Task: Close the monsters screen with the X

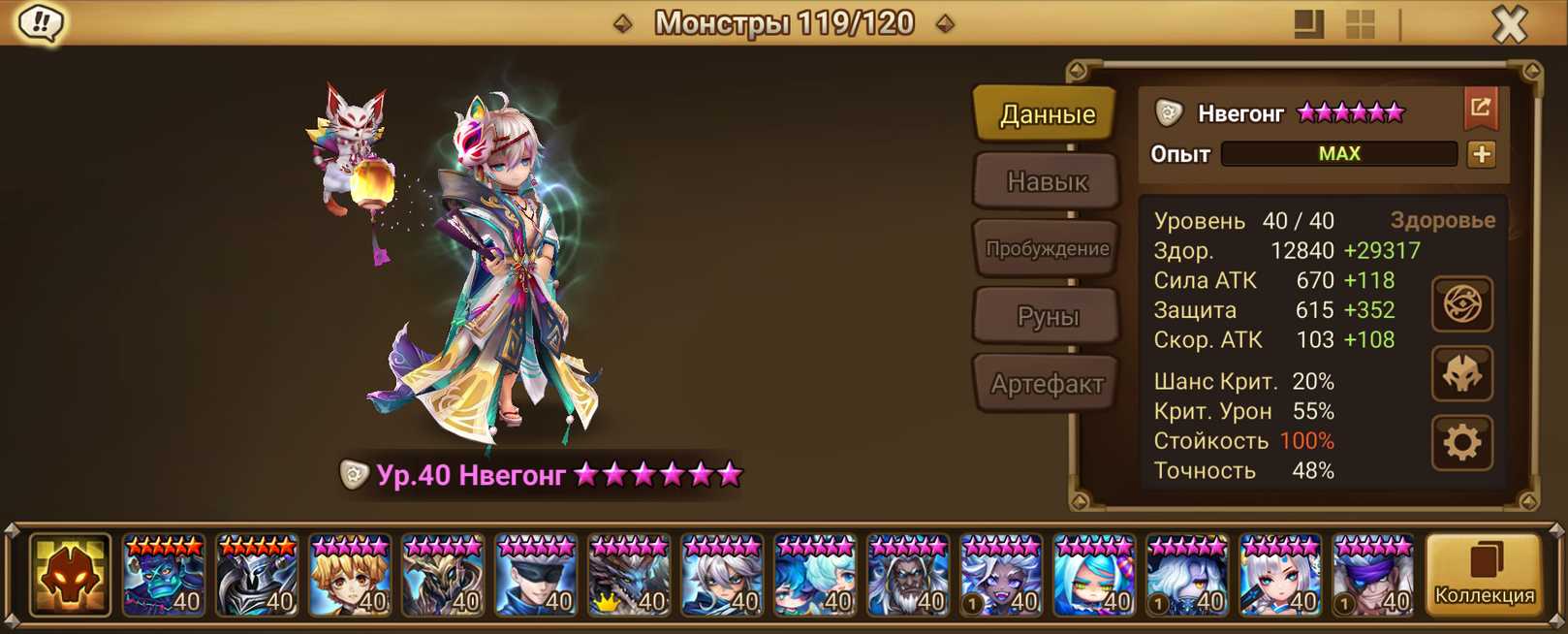Action: point(1508,24)
